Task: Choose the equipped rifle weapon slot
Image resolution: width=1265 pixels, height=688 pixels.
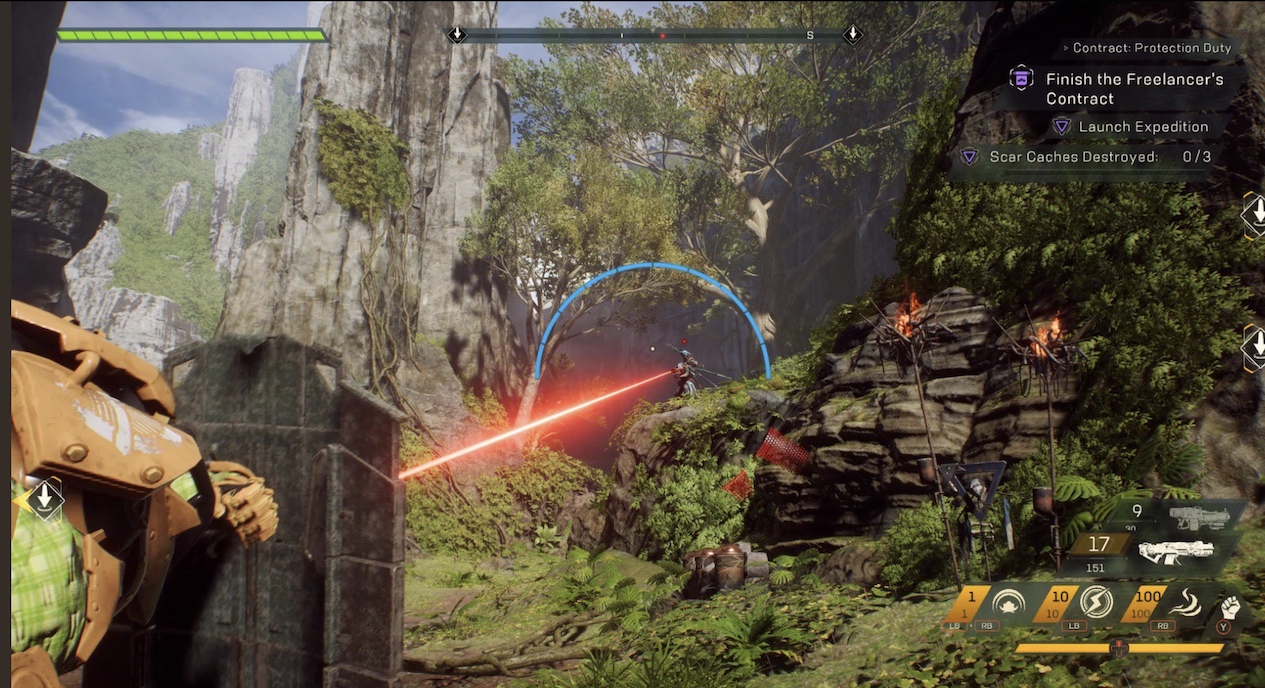Action: click(1176, 550)
